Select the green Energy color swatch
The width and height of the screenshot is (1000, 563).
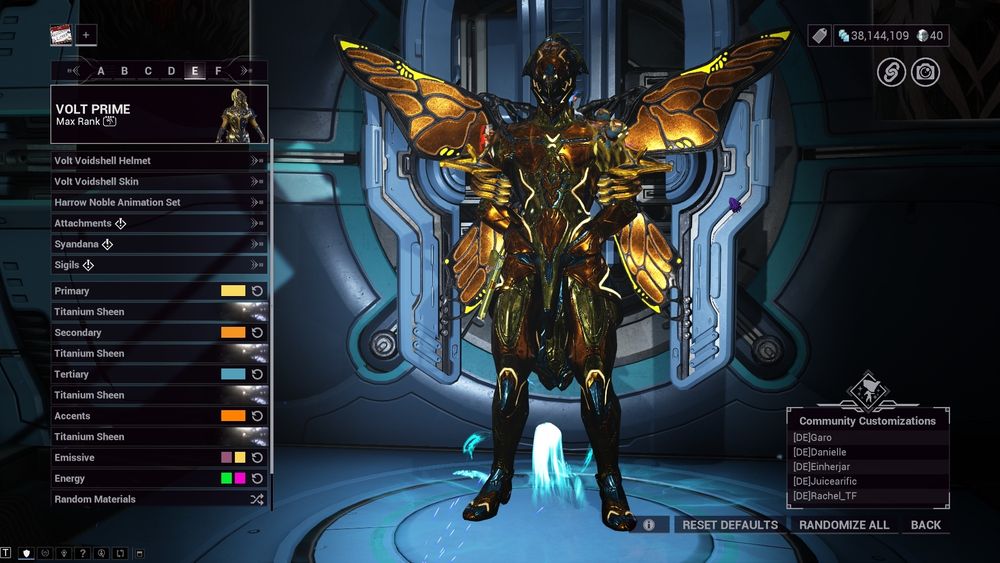pyautogui.click(x=226, y=479)
